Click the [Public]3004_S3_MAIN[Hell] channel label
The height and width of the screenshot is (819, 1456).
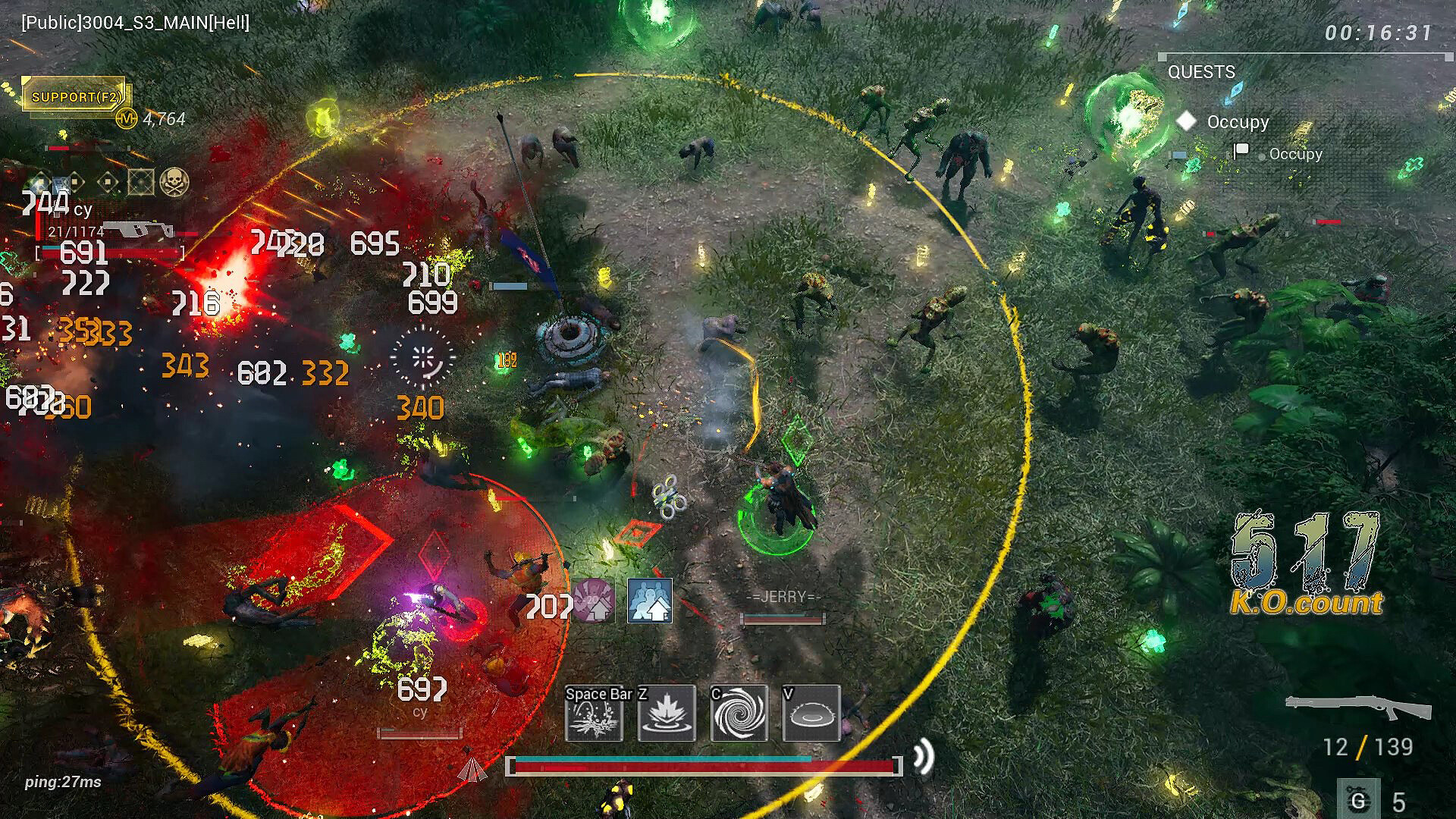click(135, 24)
